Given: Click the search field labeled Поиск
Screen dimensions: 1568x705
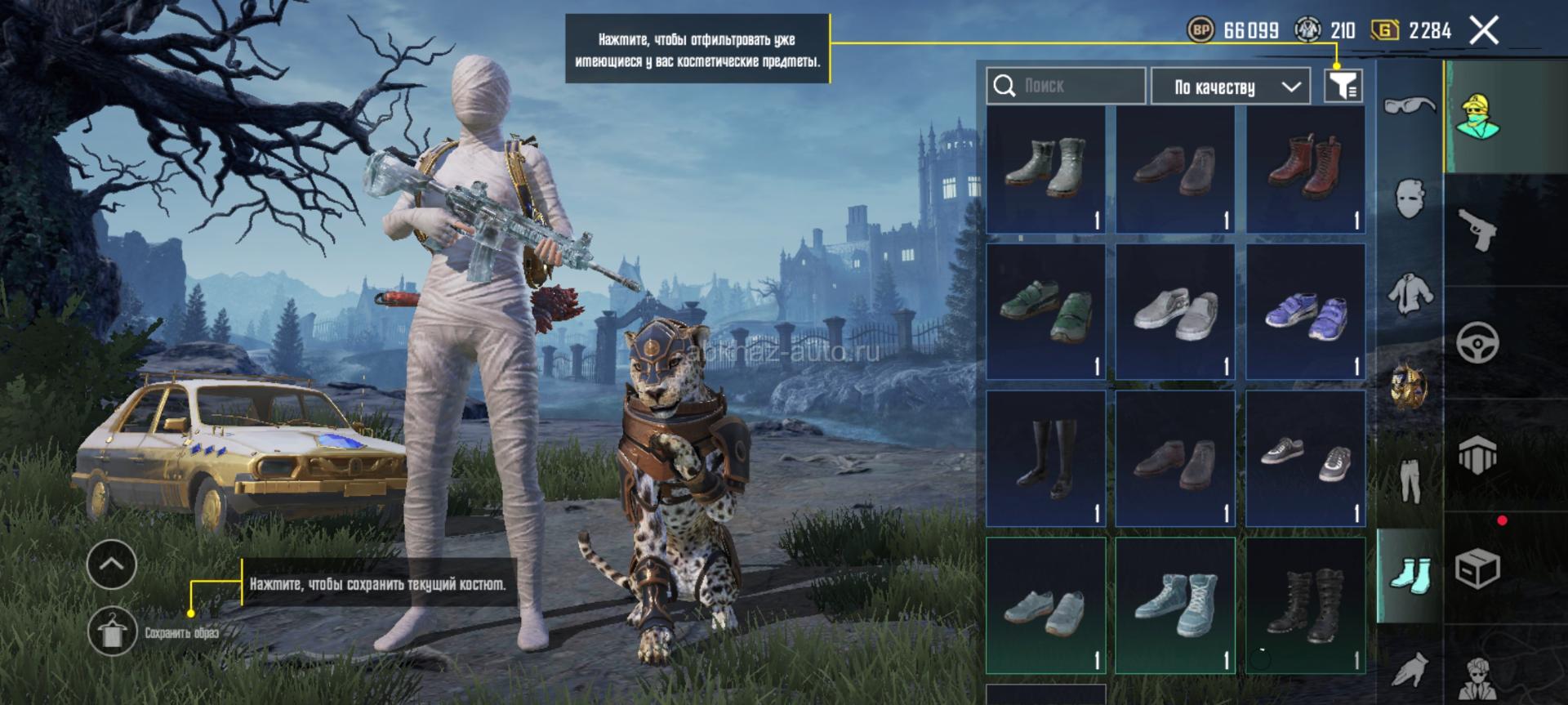Looking at the screenshot, I should [x=1066, y=86].
